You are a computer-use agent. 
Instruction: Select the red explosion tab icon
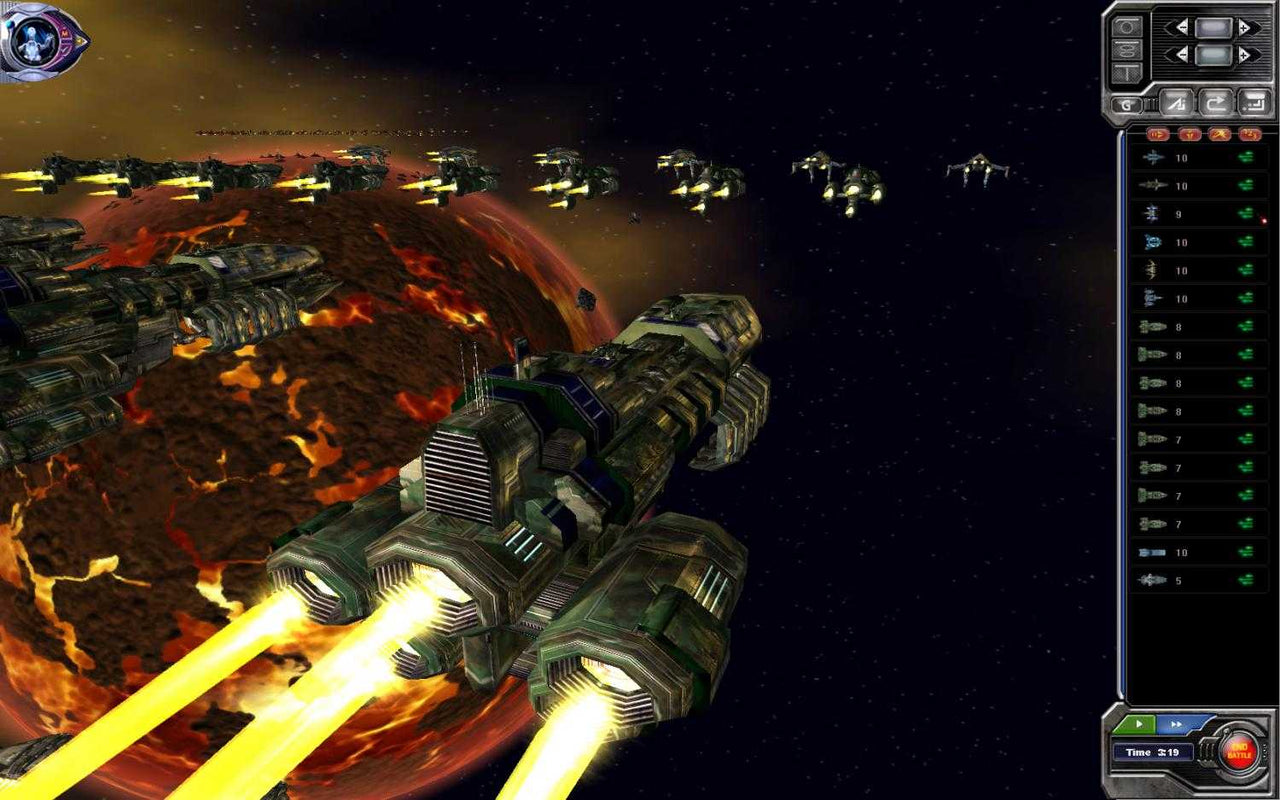pos(1218,134)
